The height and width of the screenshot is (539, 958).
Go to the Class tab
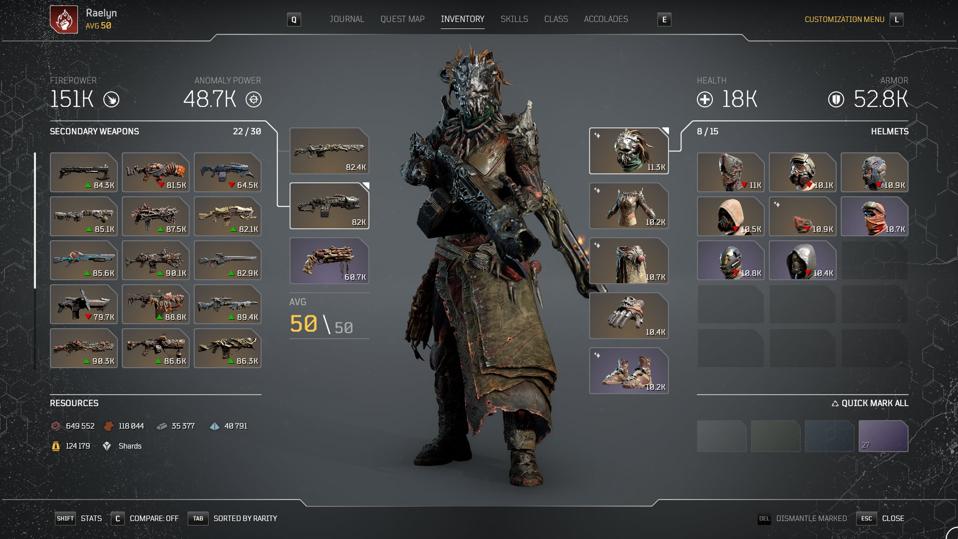pyautogui.click(x=556, y=19)
